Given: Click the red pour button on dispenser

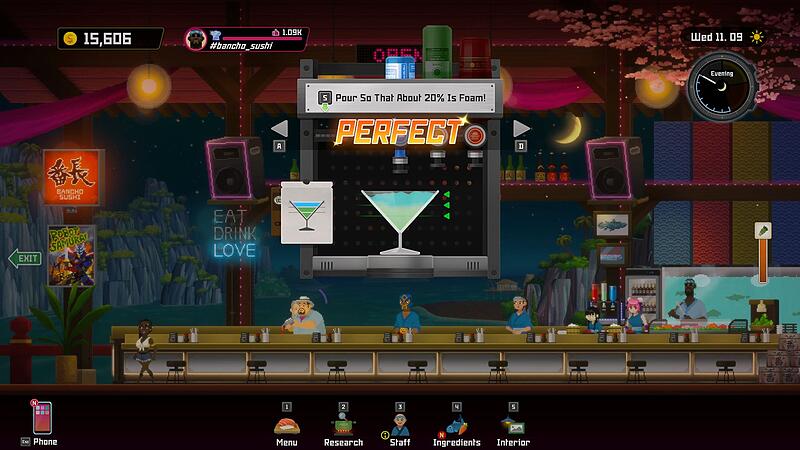Looking at the screenshot, I should click(476, 134).
